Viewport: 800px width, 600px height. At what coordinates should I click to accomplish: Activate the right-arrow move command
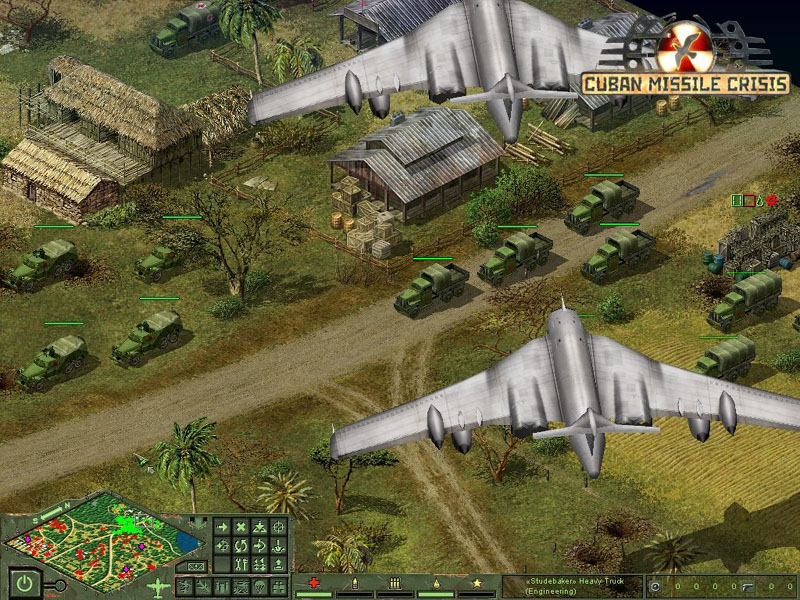click(220, 527)
